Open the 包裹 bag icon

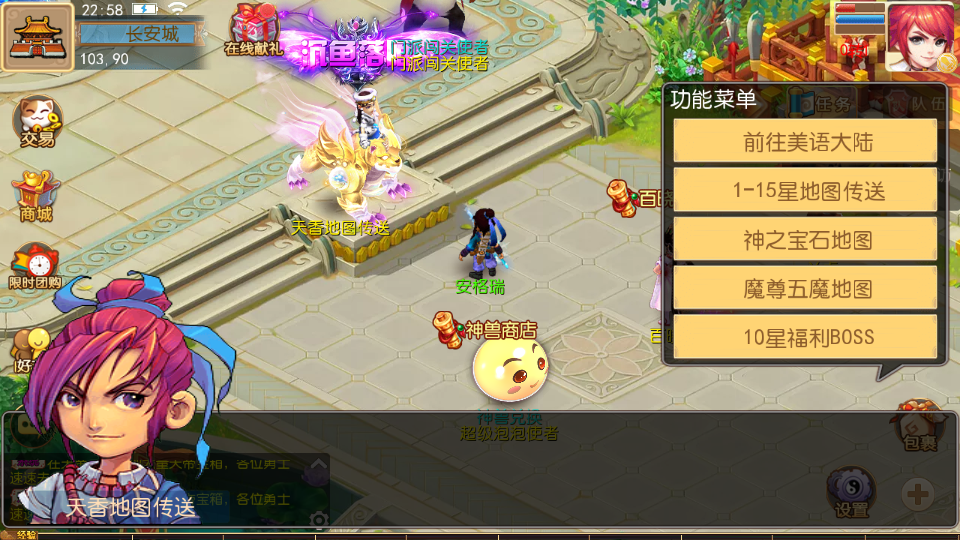(x=918, y=425)
